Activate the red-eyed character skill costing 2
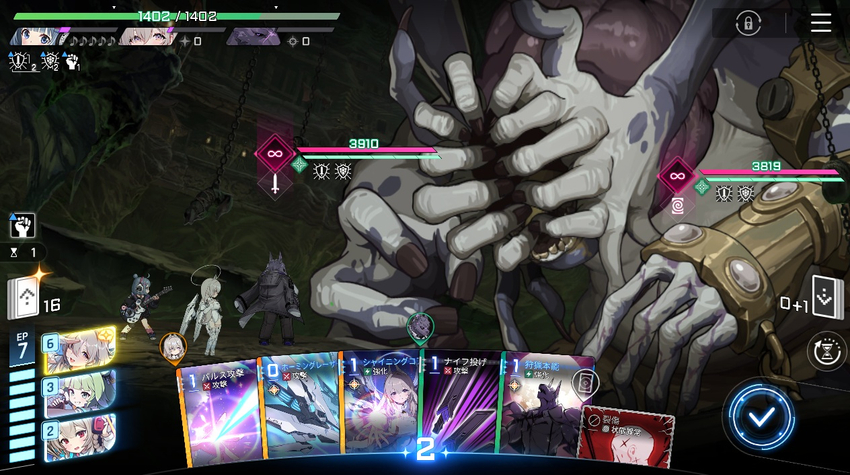This screenshot has width=850, height=475. tap(80, 434)
